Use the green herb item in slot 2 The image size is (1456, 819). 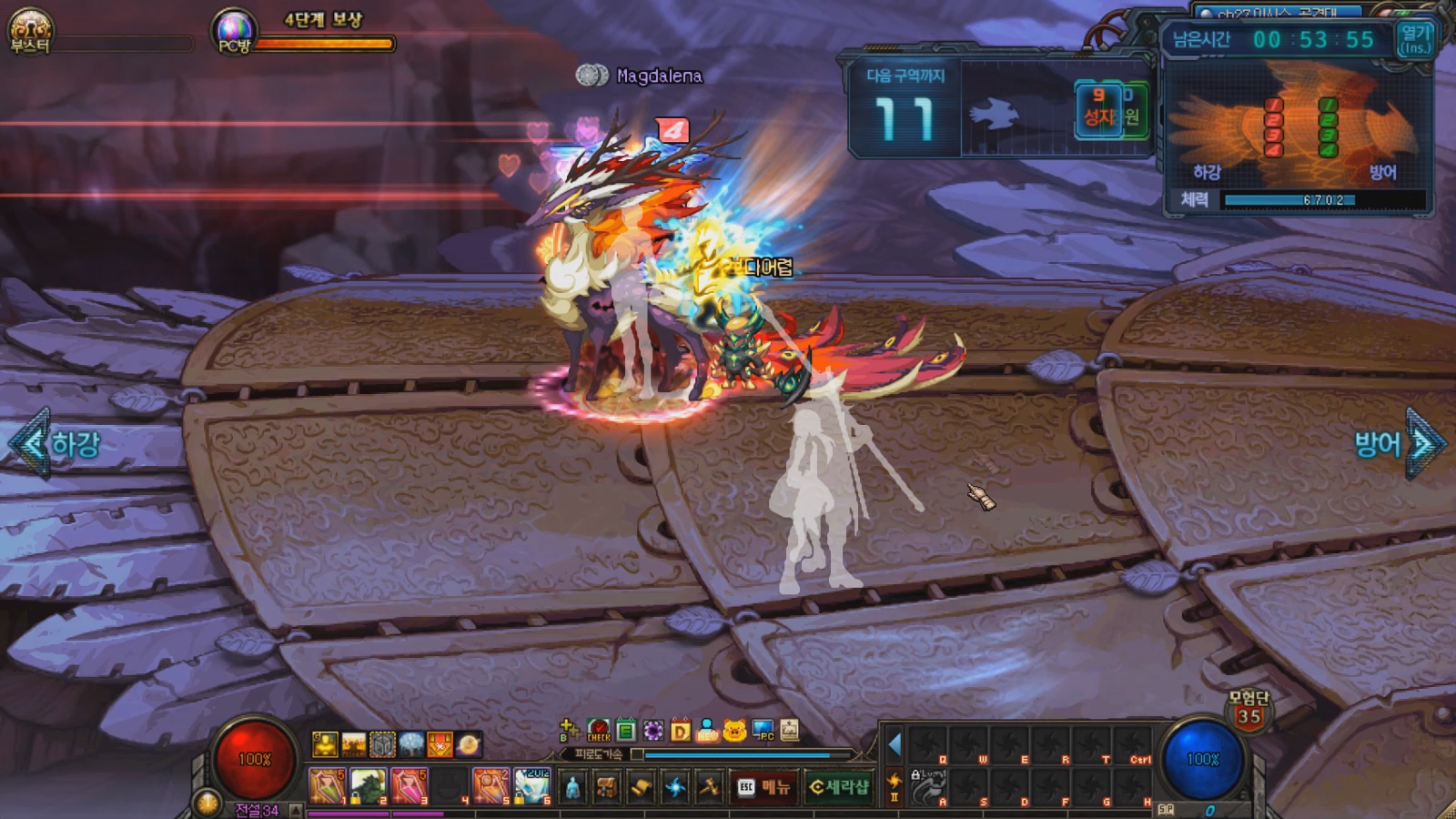[x=369, y=786]
